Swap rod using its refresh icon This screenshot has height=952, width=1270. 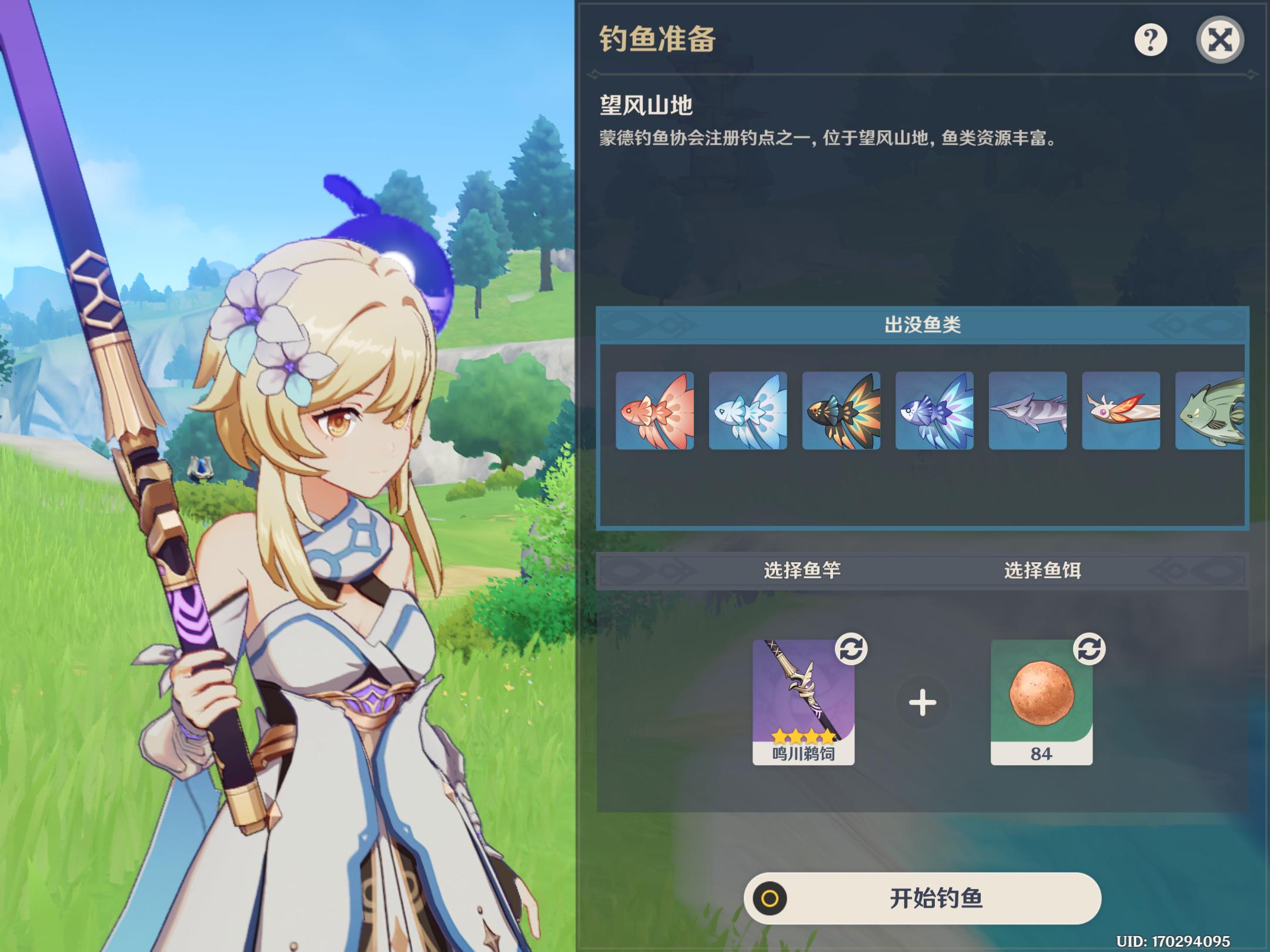tap(851, 649)
